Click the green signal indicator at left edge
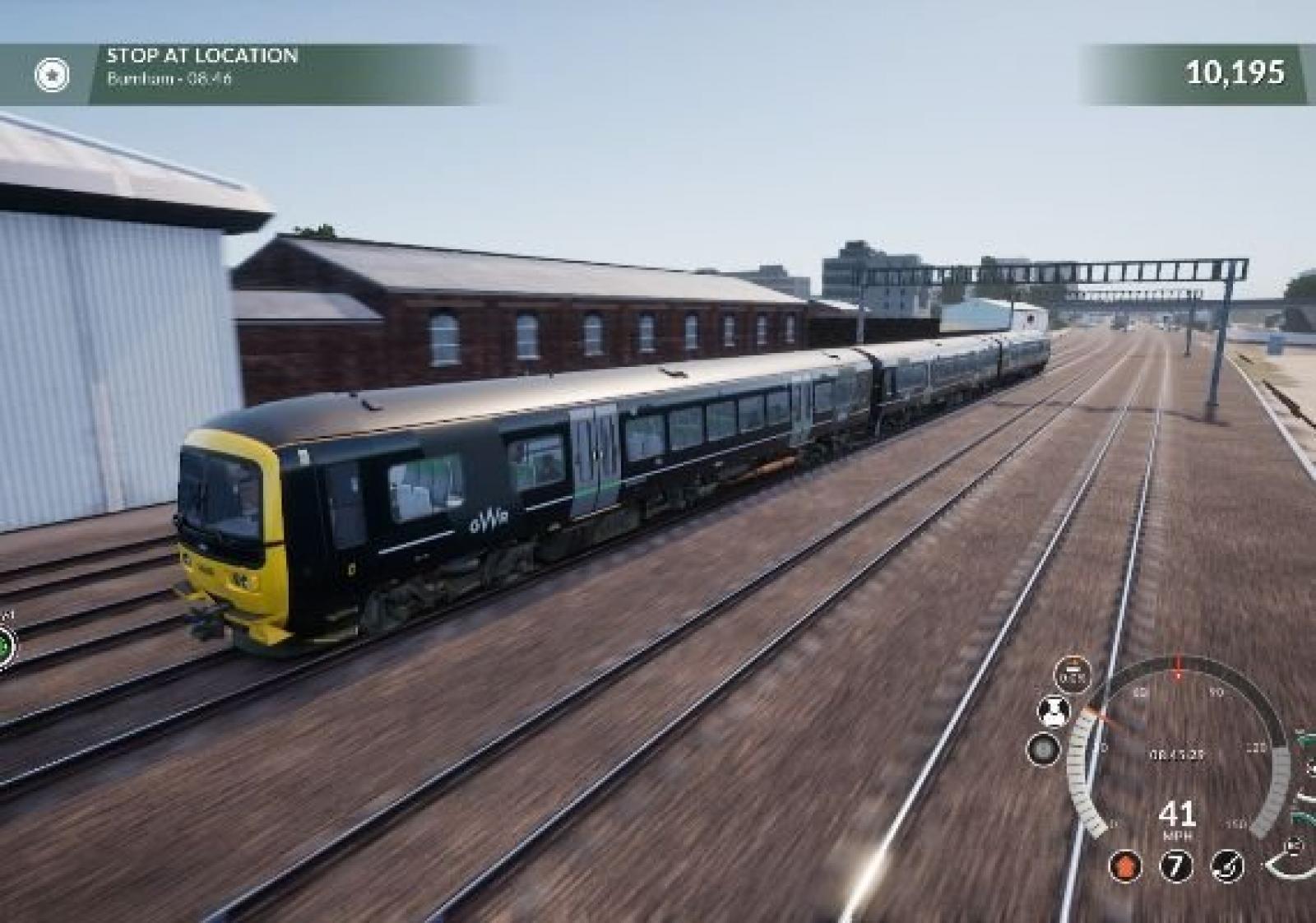The image size is (1316, 923). click(5, 645)
